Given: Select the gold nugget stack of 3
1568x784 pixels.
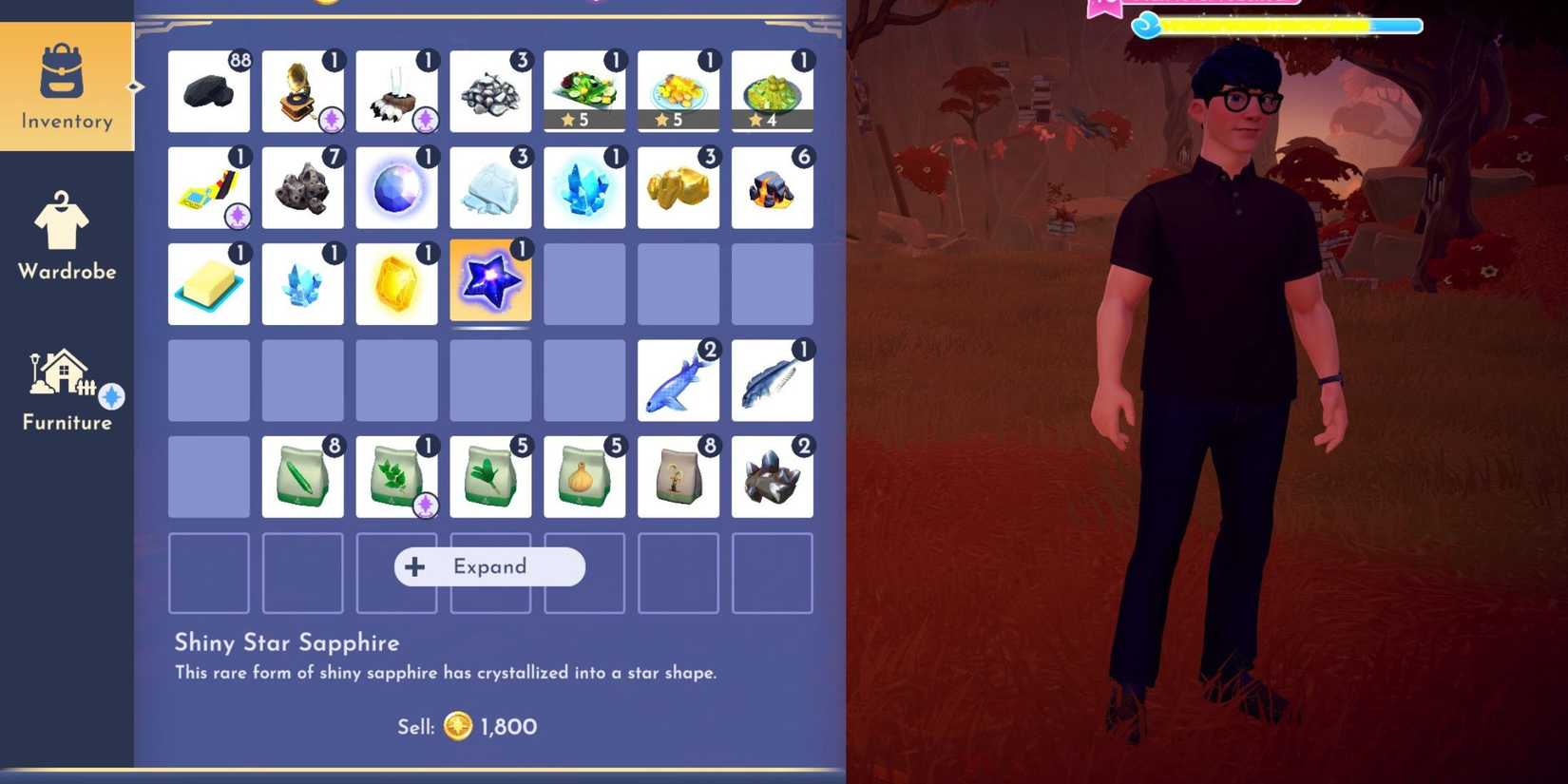Looking at the screenshot, I should 679,187.
